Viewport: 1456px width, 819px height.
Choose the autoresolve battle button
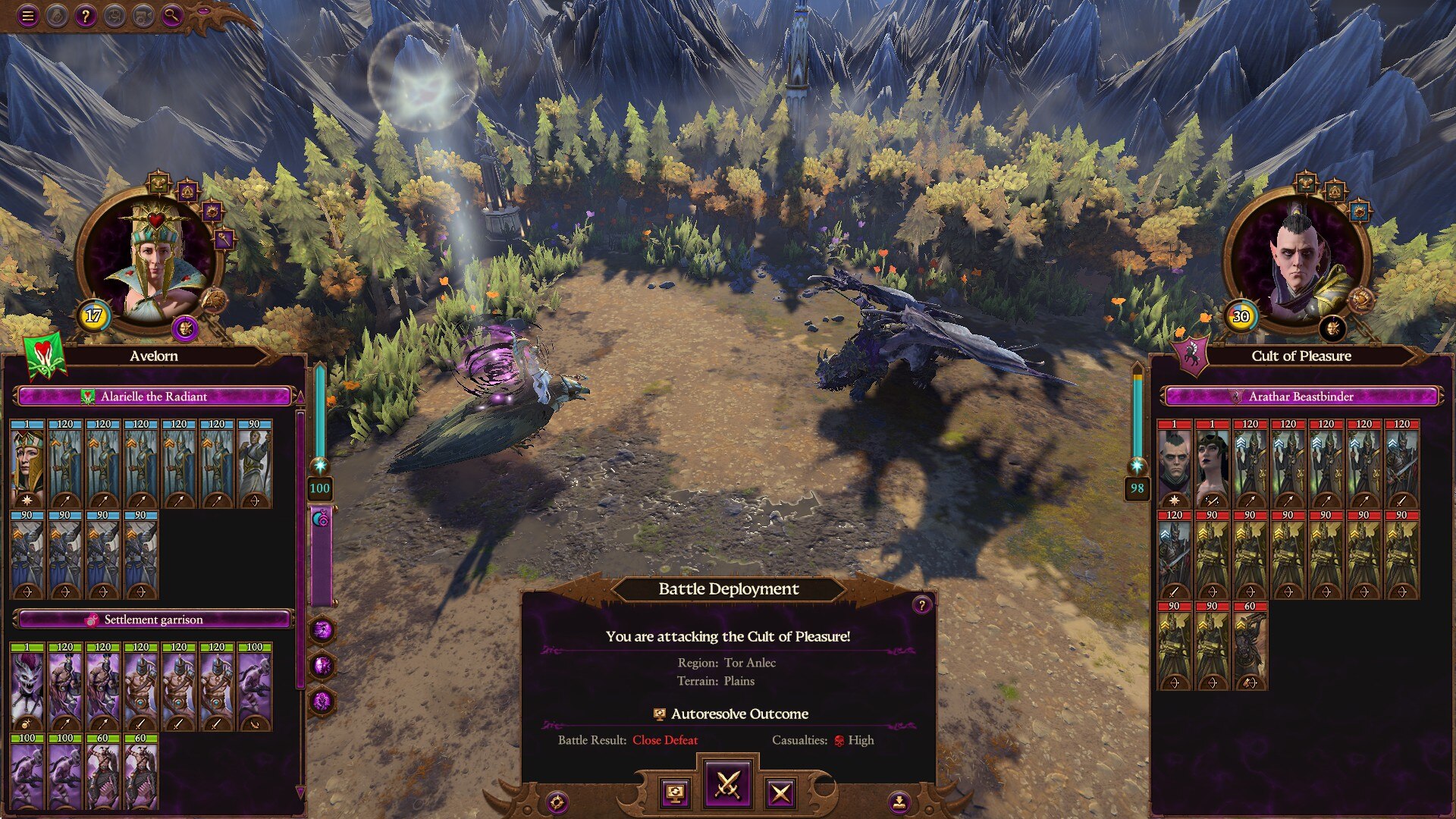point(675,793)
